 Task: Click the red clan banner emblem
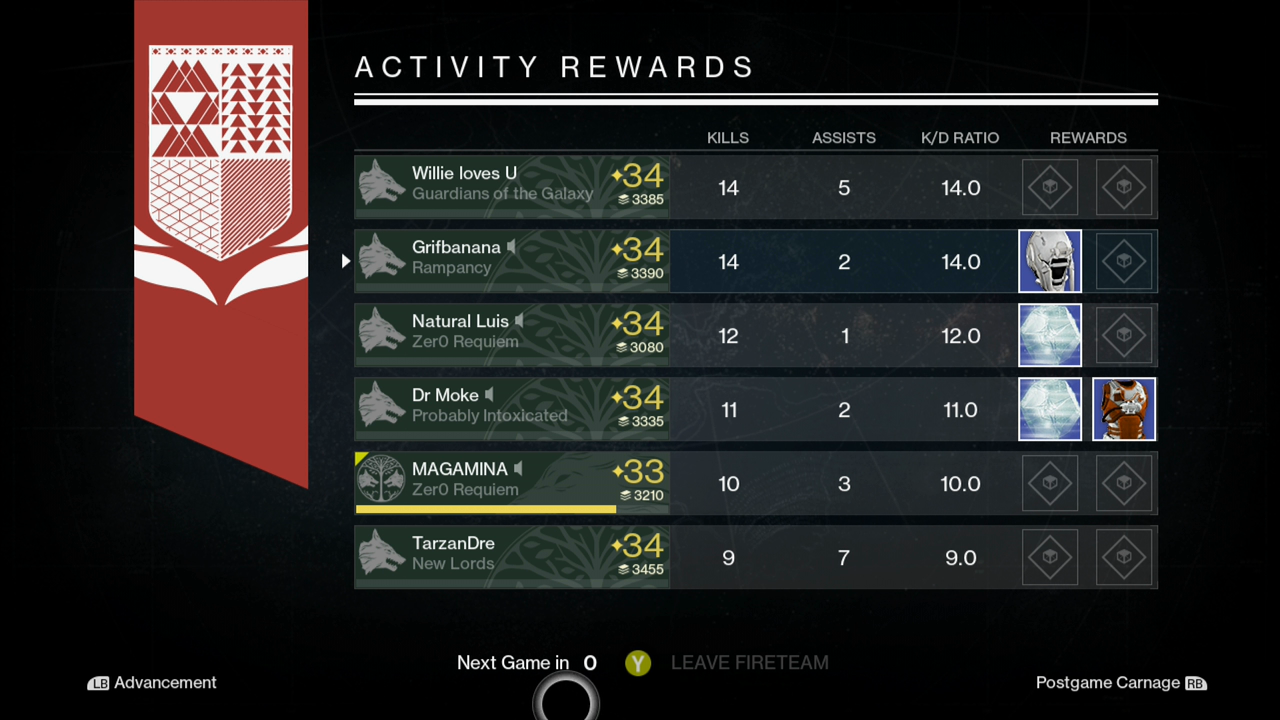tap(221, 140)
